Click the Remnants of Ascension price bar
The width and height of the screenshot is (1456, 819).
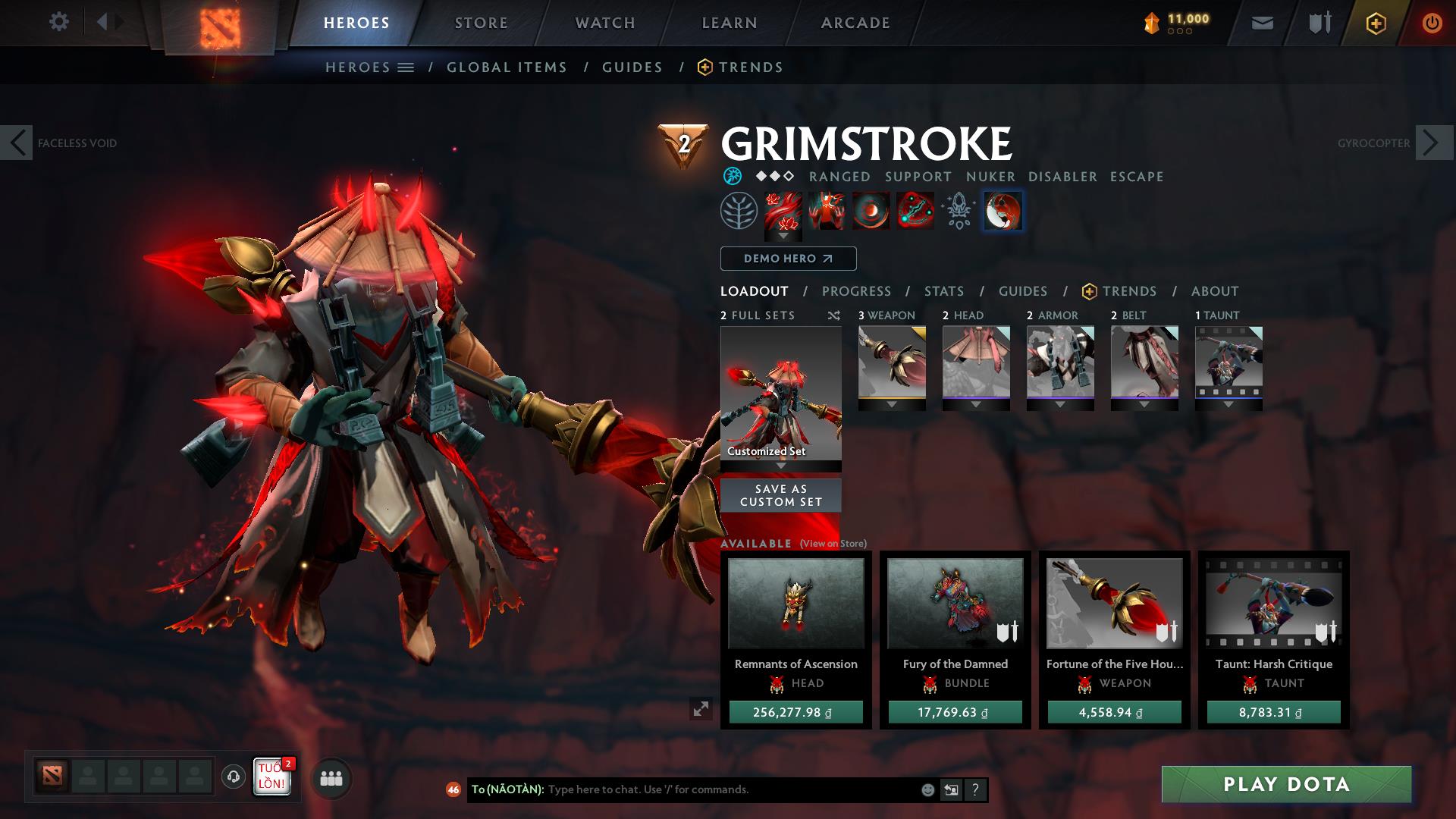(795, 712)
